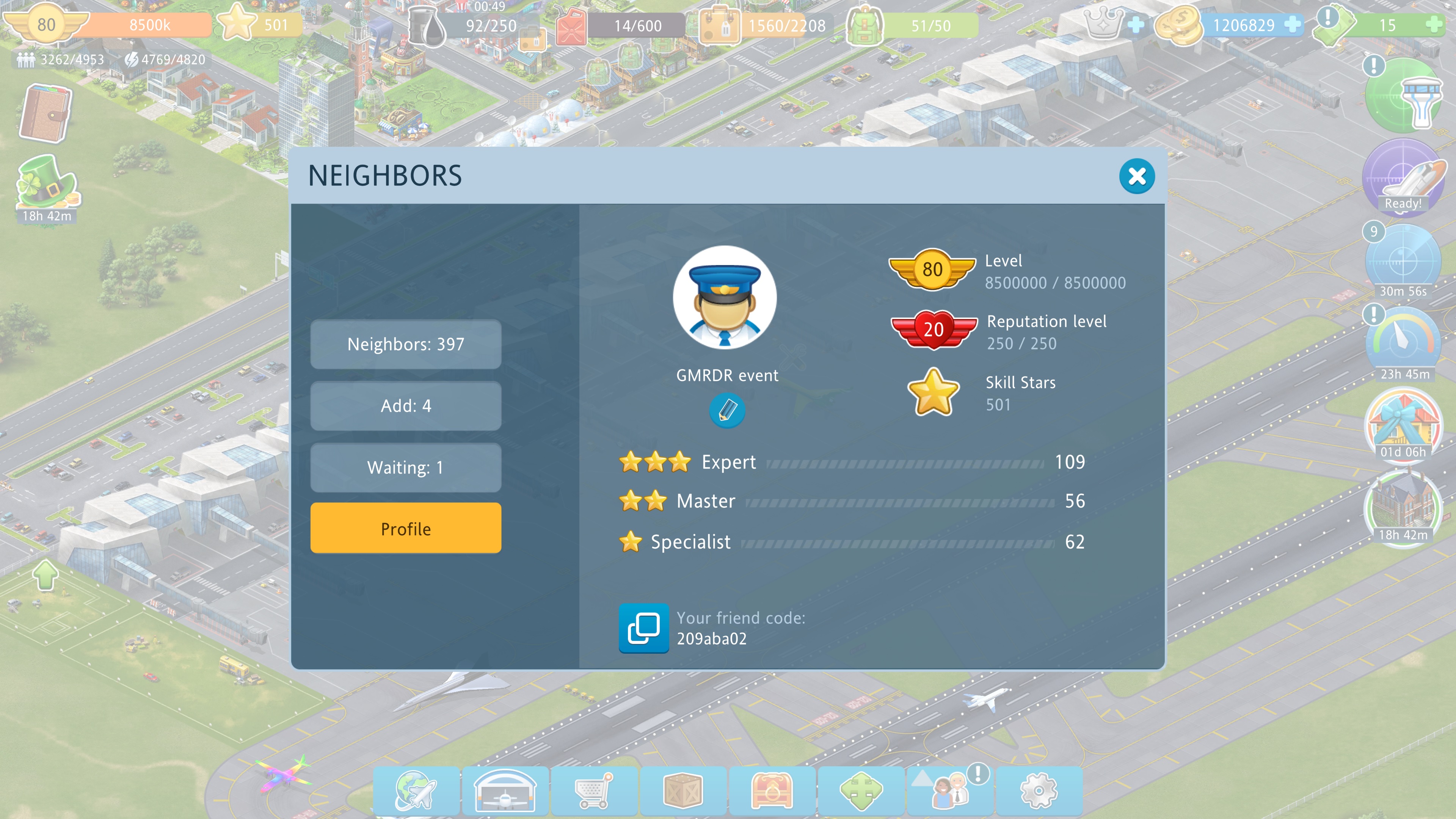1456x819 pixels.
Task: Open the shopping cart store
Action: [593, 791]
